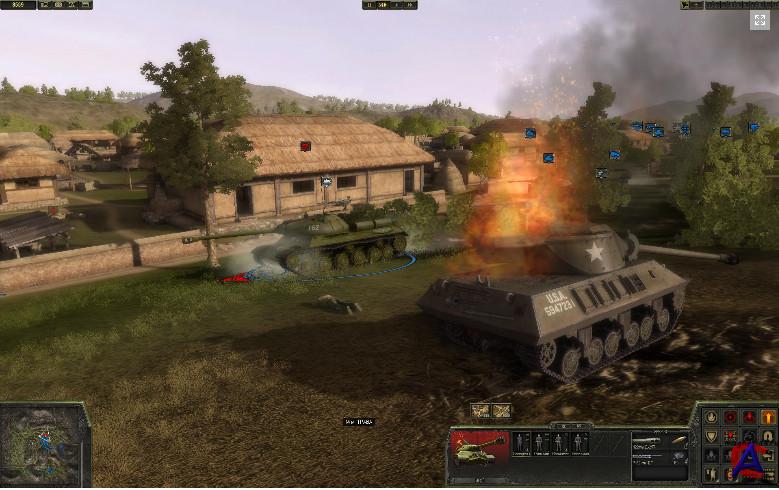779x490 pixels.
Task: Select the first crew member slot
Action: pyautogui.click(x=522, y=443)
